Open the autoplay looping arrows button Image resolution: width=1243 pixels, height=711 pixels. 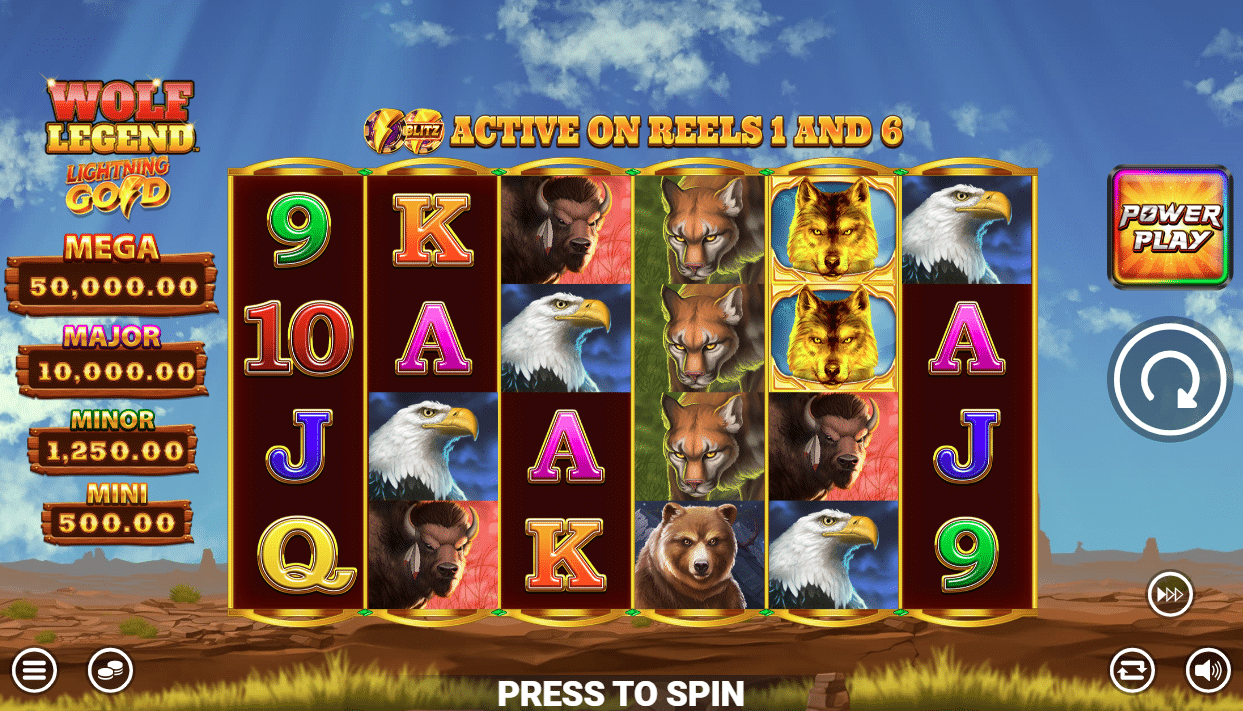point(1132,671)
